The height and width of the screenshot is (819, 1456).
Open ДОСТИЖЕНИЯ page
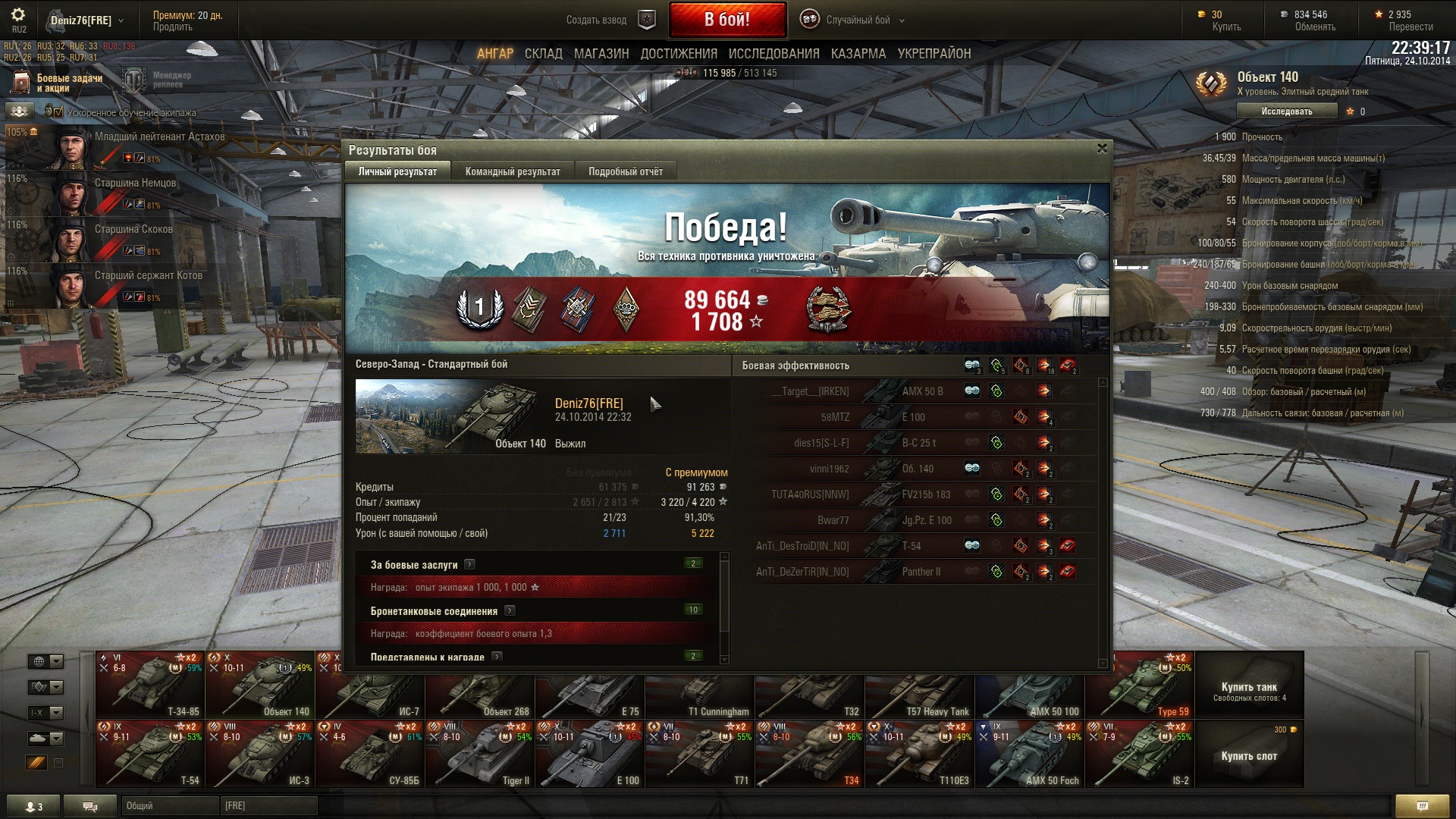679,54
